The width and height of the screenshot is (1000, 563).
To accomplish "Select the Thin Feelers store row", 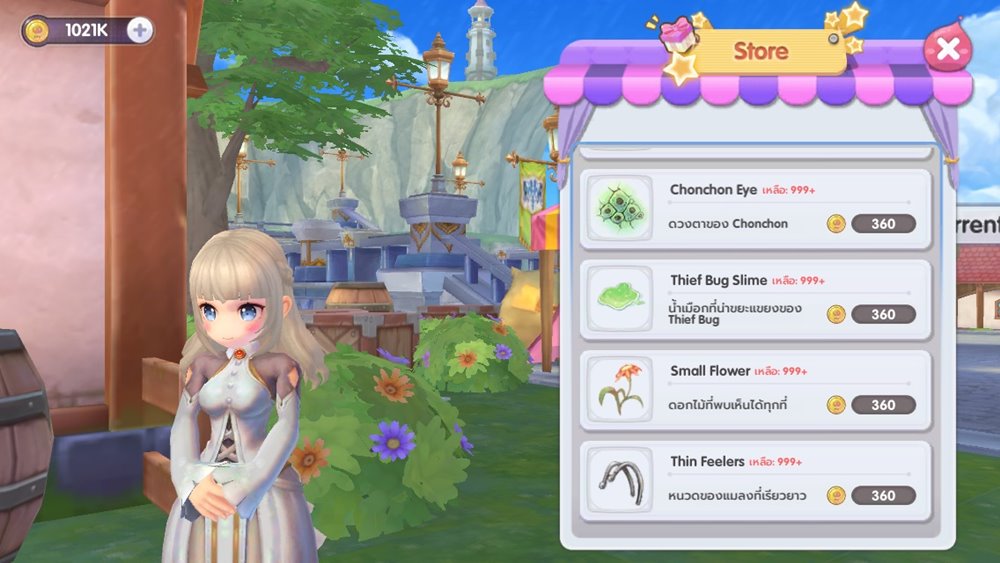I will 755,479.
